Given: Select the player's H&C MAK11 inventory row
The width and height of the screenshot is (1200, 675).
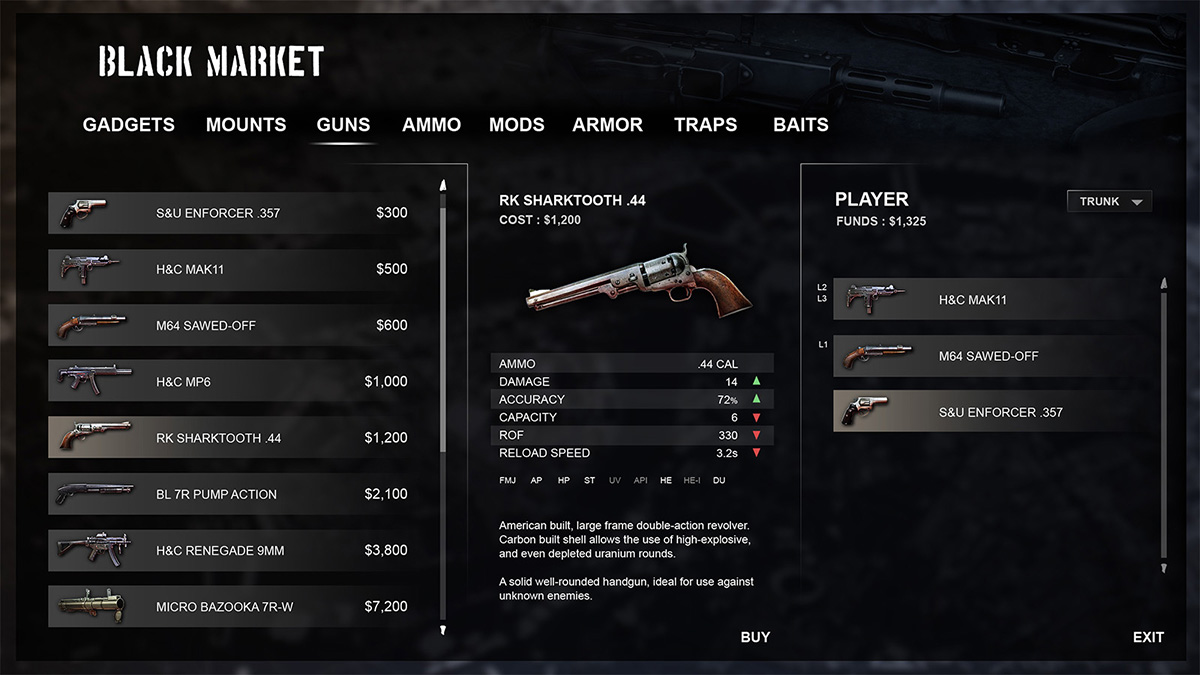Looking at the screenshot, I should 996,300.
